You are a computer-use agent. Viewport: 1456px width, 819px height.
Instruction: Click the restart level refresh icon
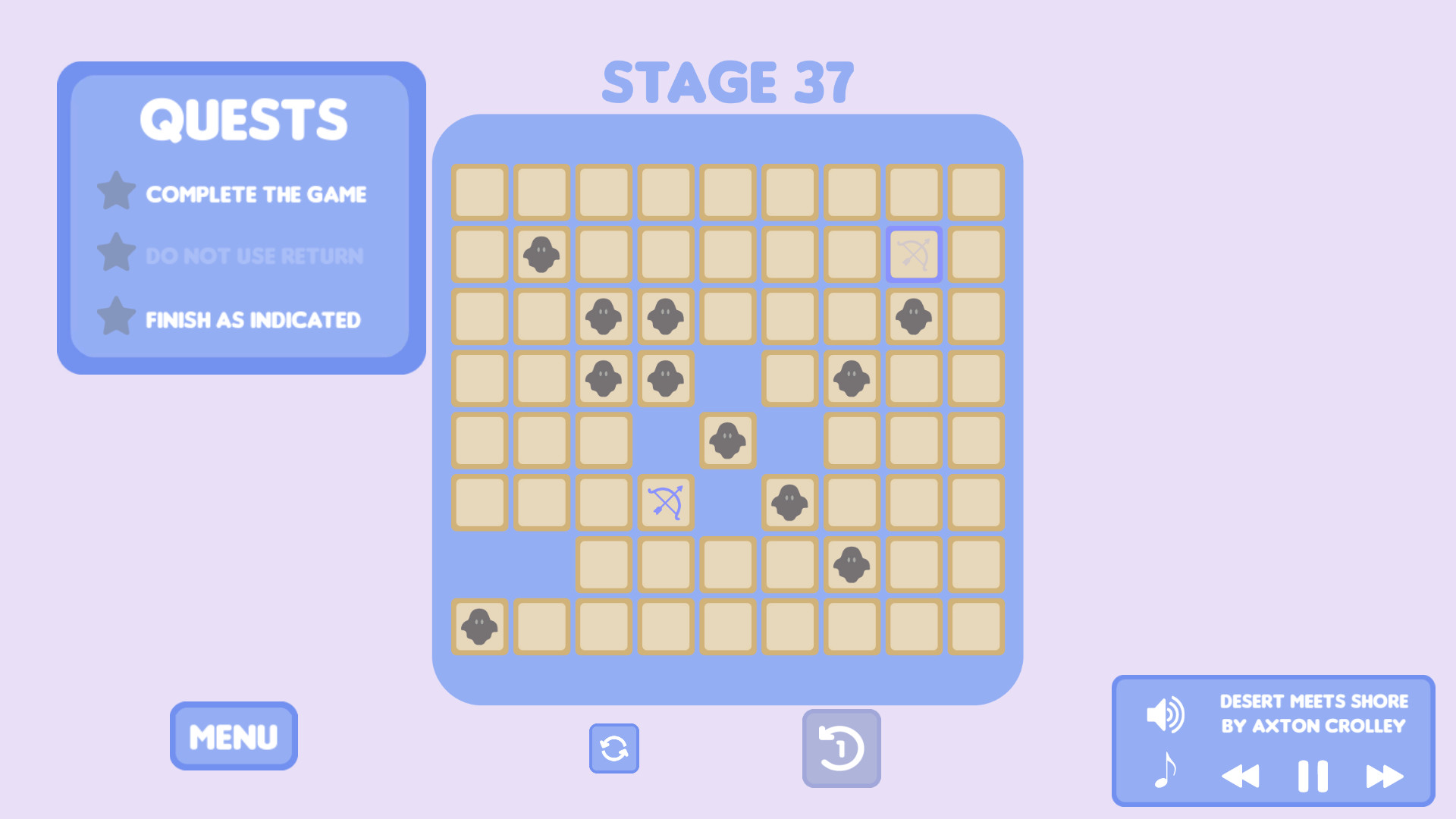click(x=613, y=748)
